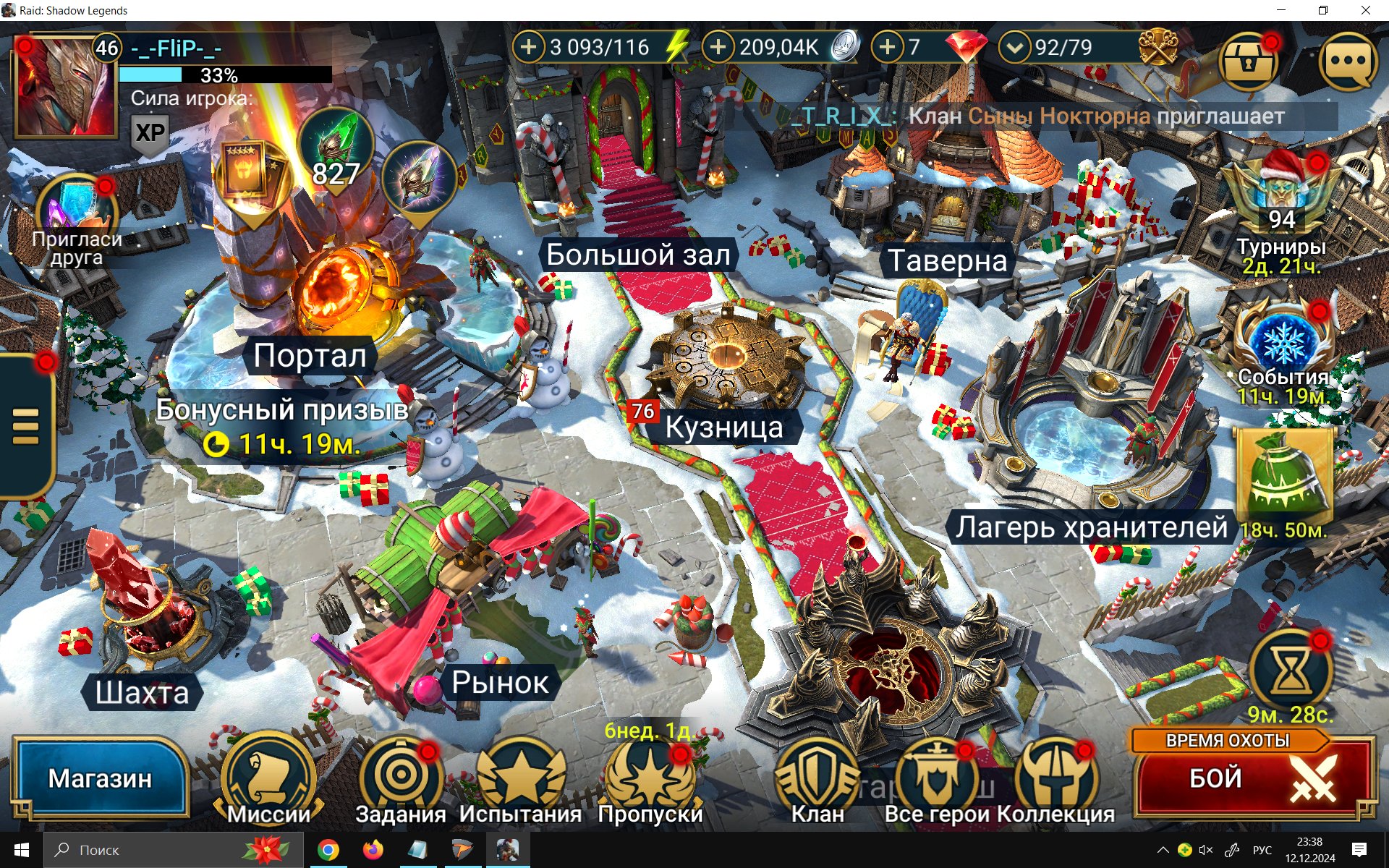Add energy with the plus button
The image size is (1389, 868).
point(529,48)
